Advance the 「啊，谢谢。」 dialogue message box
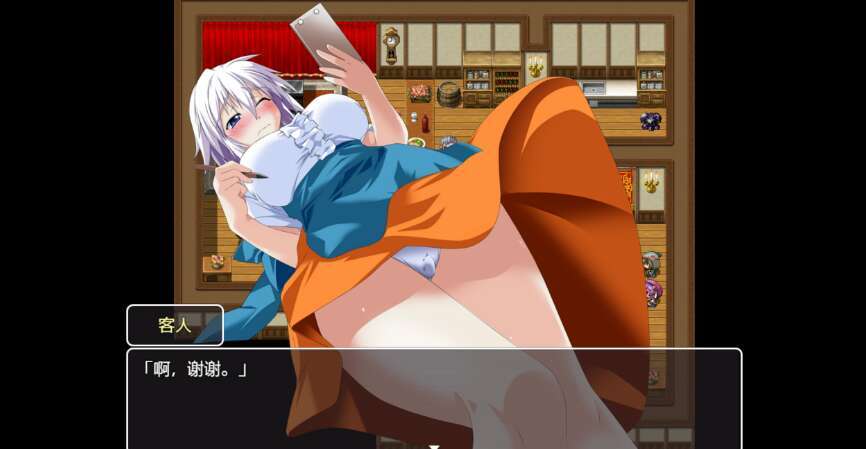866x449 pixels. pos(433,396)
